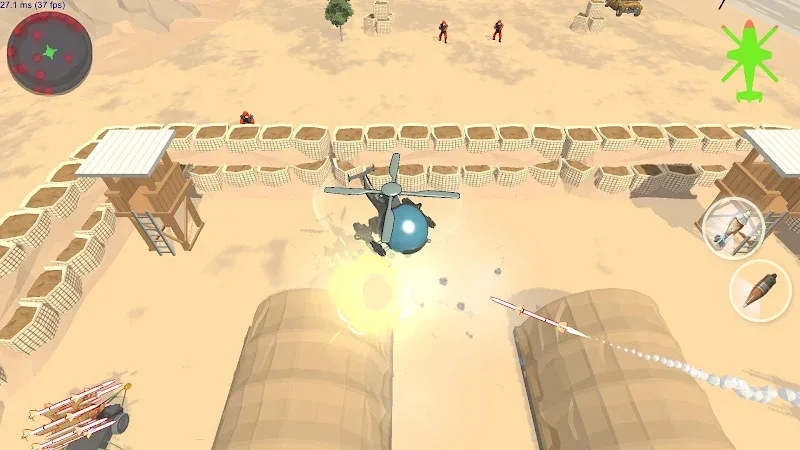Tap the copper-tipped bullet fire button

pos(759,291)
